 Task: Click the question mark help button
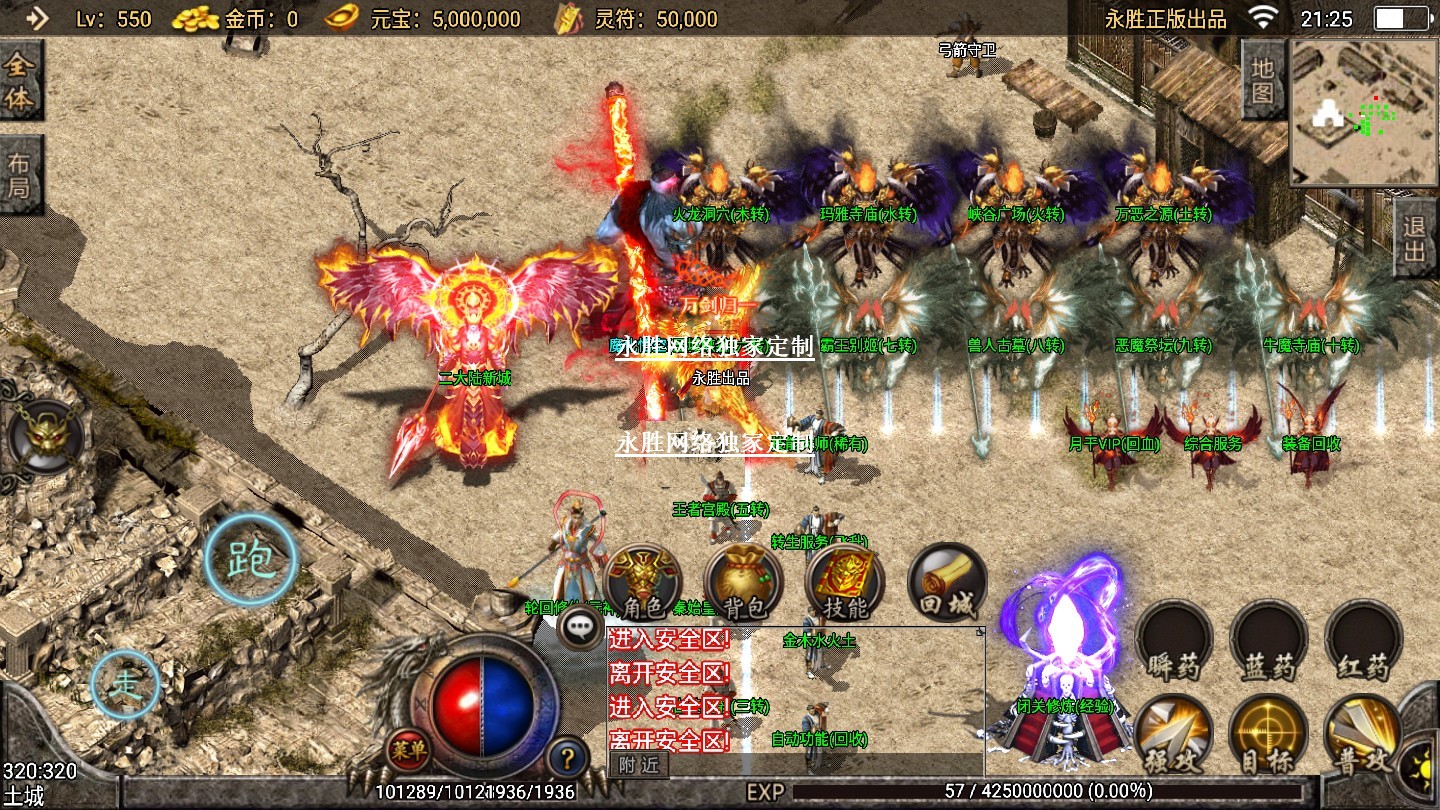tap(567, 757)
